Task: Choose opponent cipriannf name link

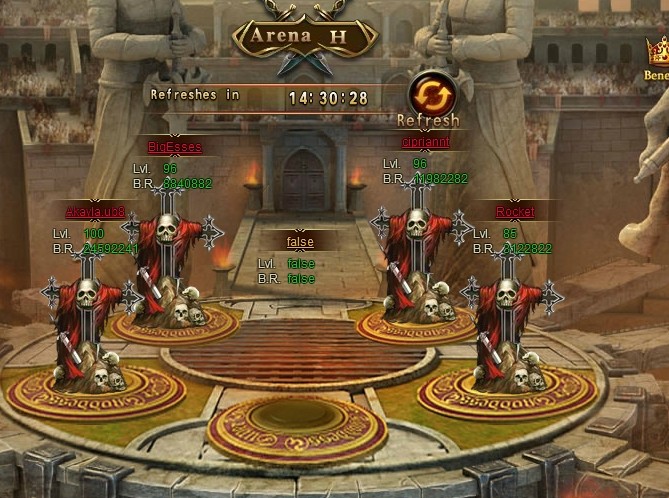Action: pos(425,143)
